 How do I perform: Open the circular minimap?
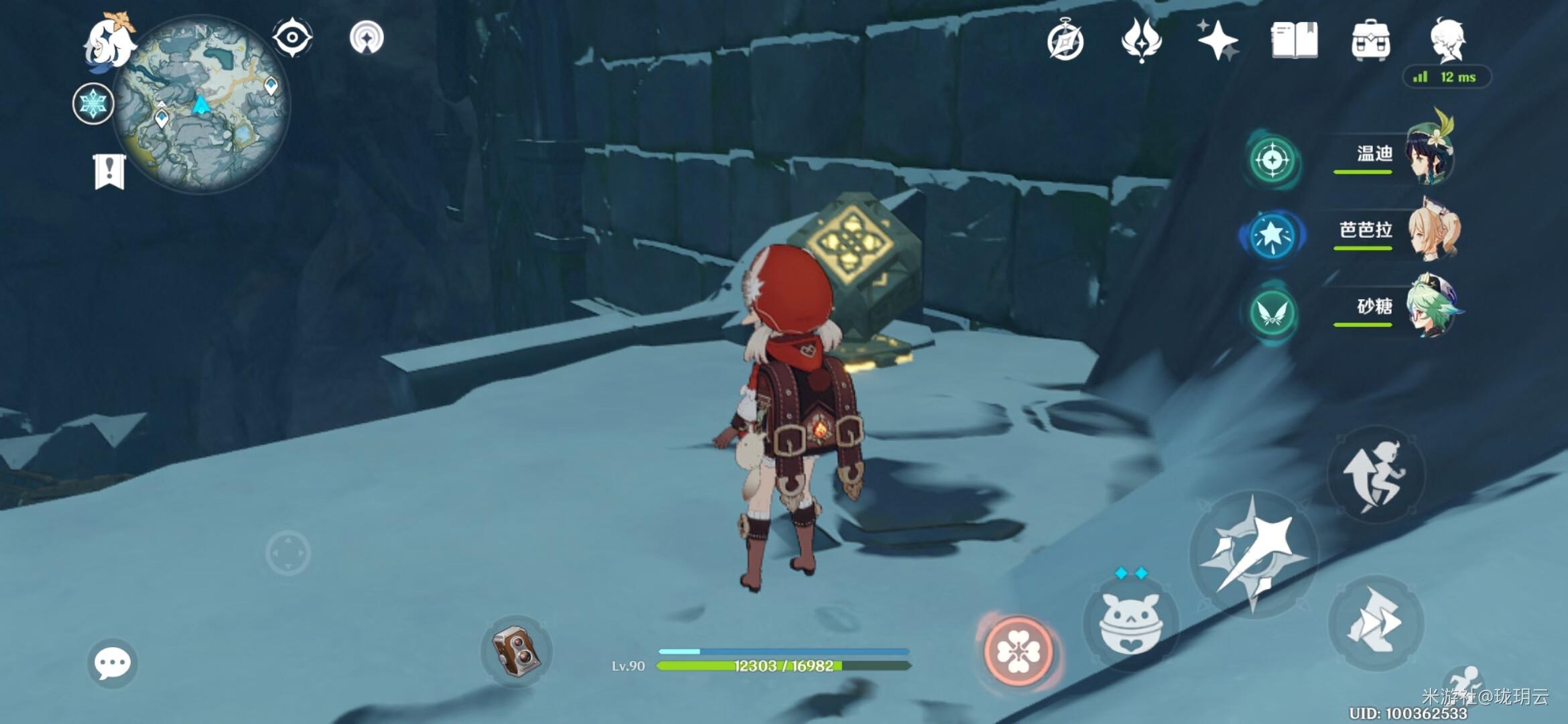(x=201, y=104)
